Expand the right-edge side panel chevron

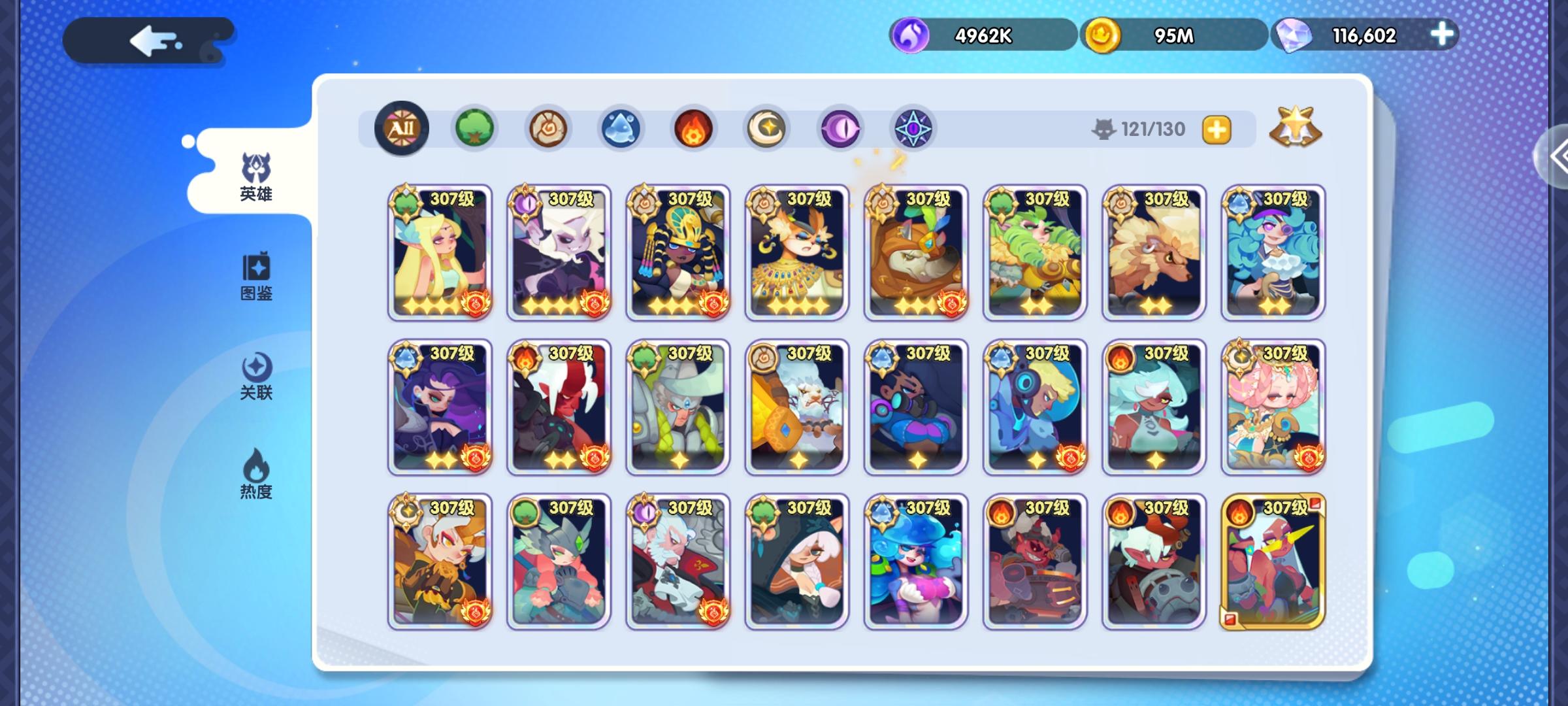pos(1561,155)
